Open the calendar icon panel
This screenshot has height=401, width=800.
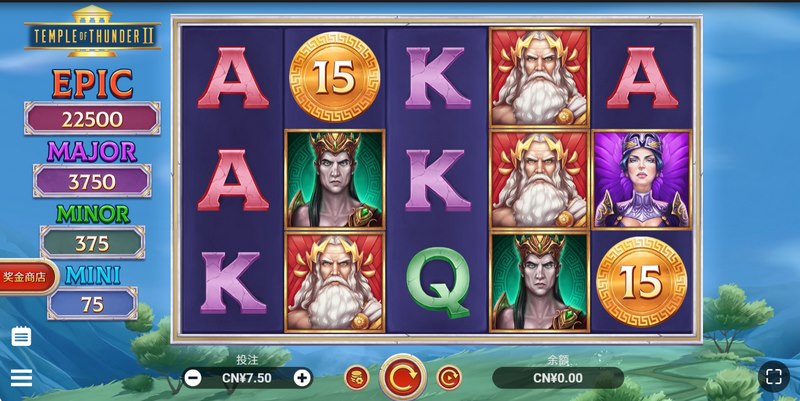click(21, 337)
